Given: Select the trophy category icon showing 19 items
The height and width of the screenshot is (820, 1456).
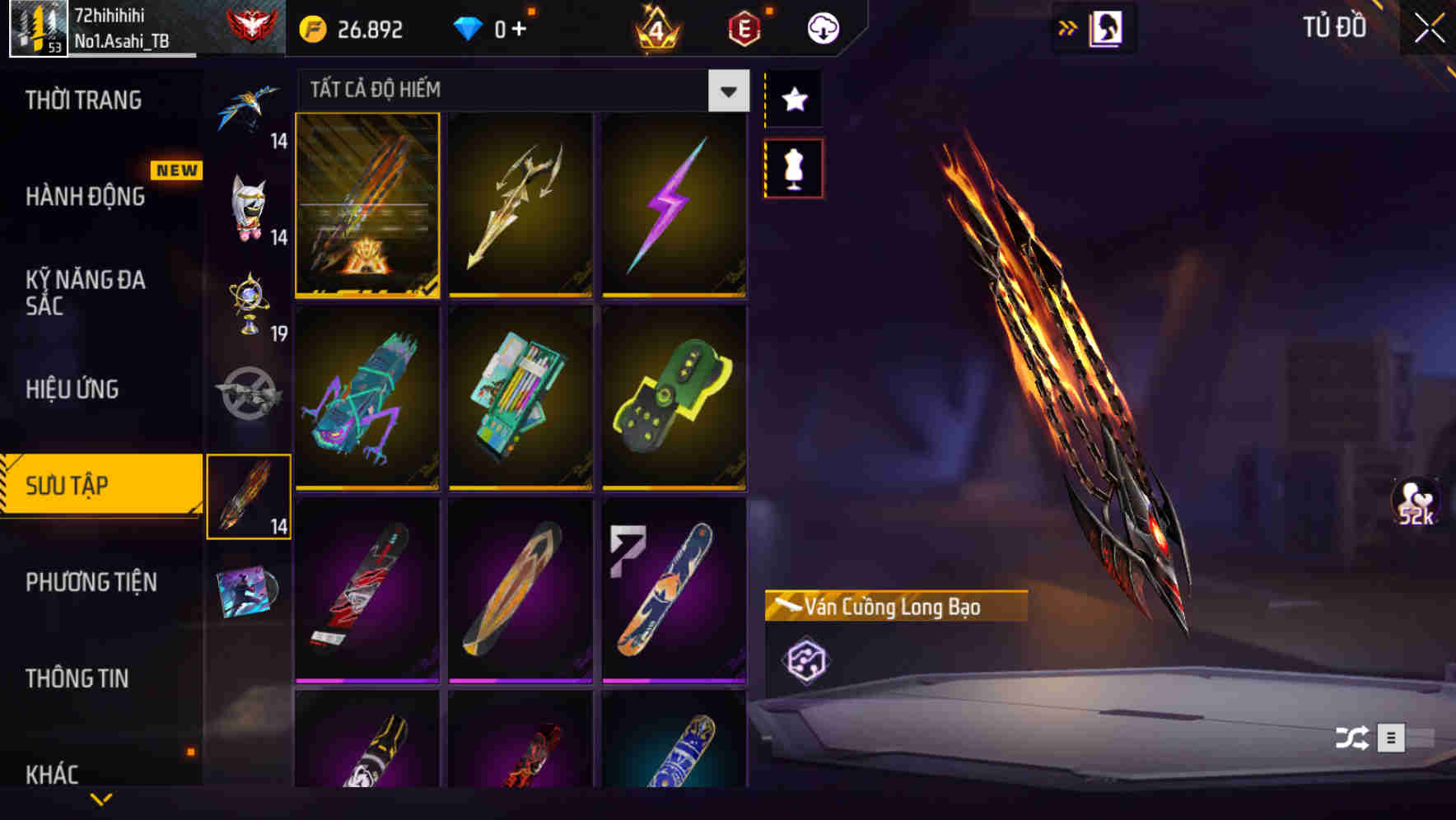Looking at the screenshot, I should point(250,305).
